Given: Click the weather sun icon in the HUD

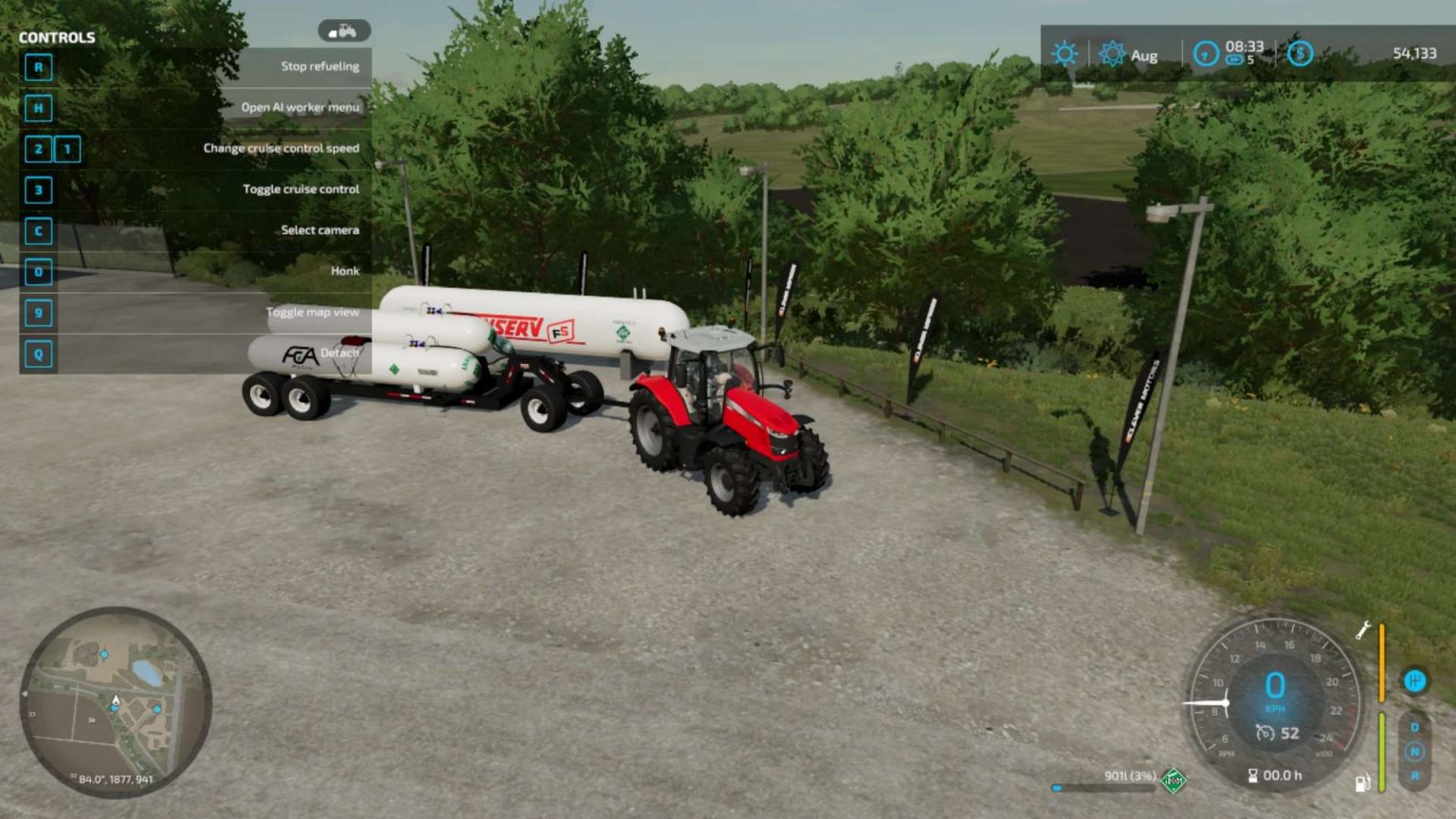Looking at the screenshot, I should pos(1065,54).
